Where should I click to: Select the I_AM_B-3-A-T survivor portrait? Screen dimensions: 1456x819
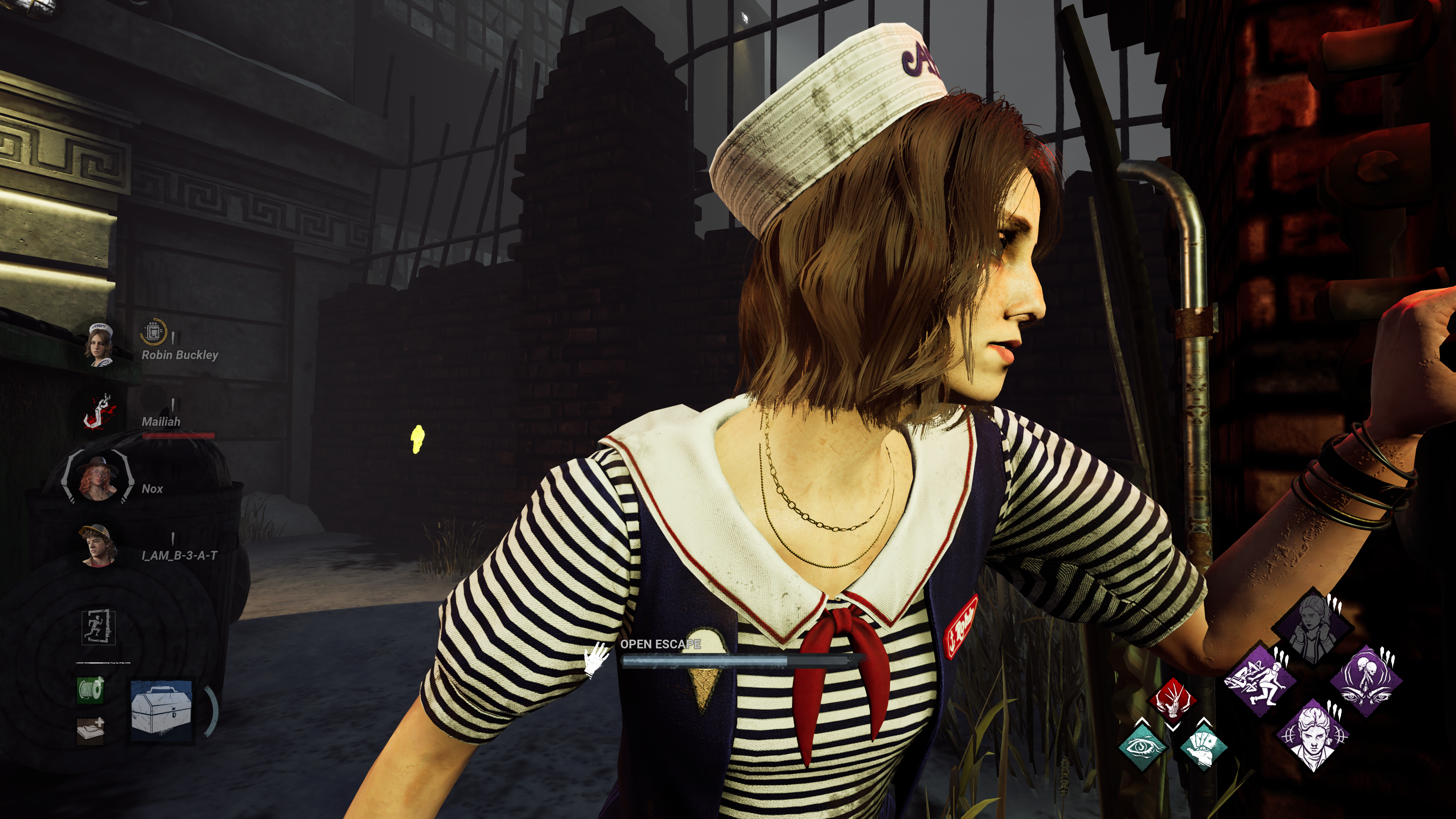tap(98, 546)
